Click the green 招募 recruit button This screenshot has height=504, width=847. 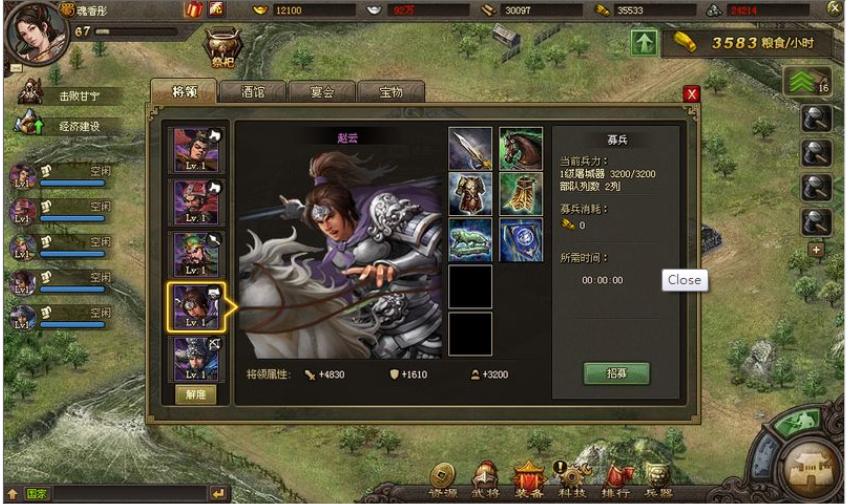(x=616, y=373)
